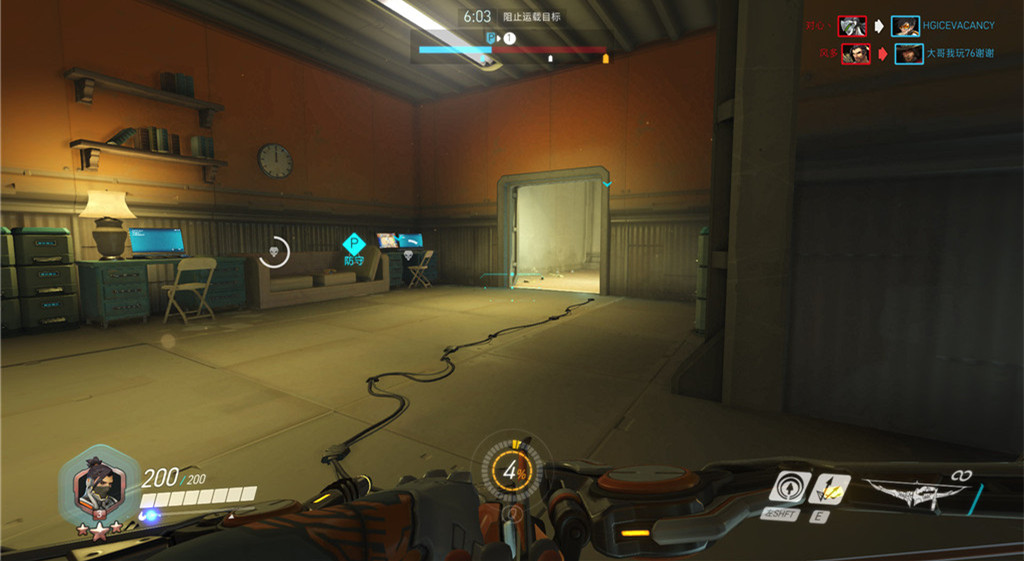Select the 大哥我玩76谢谢 kill feed entry

coord(946,54)
